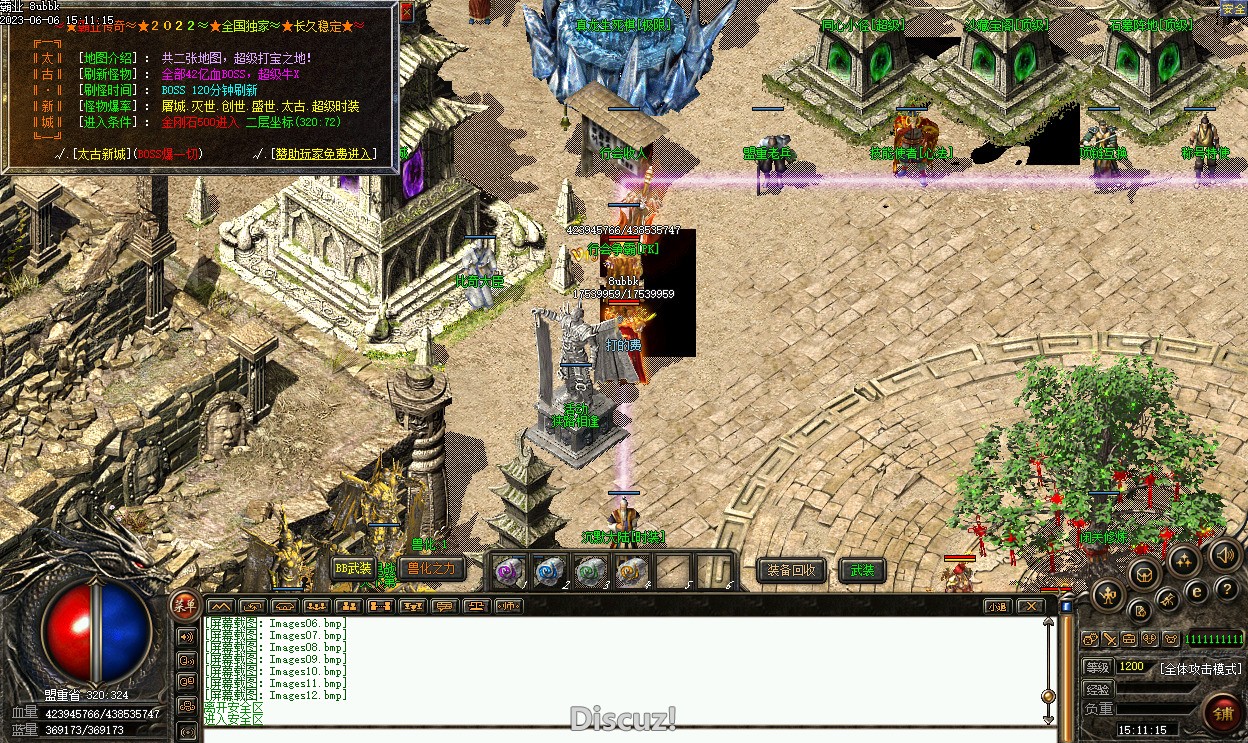Image resolution: width=1248 pixels, height=743 pixels.
Task: Activate the 兽化之力 button
Action: coord(431,569)
